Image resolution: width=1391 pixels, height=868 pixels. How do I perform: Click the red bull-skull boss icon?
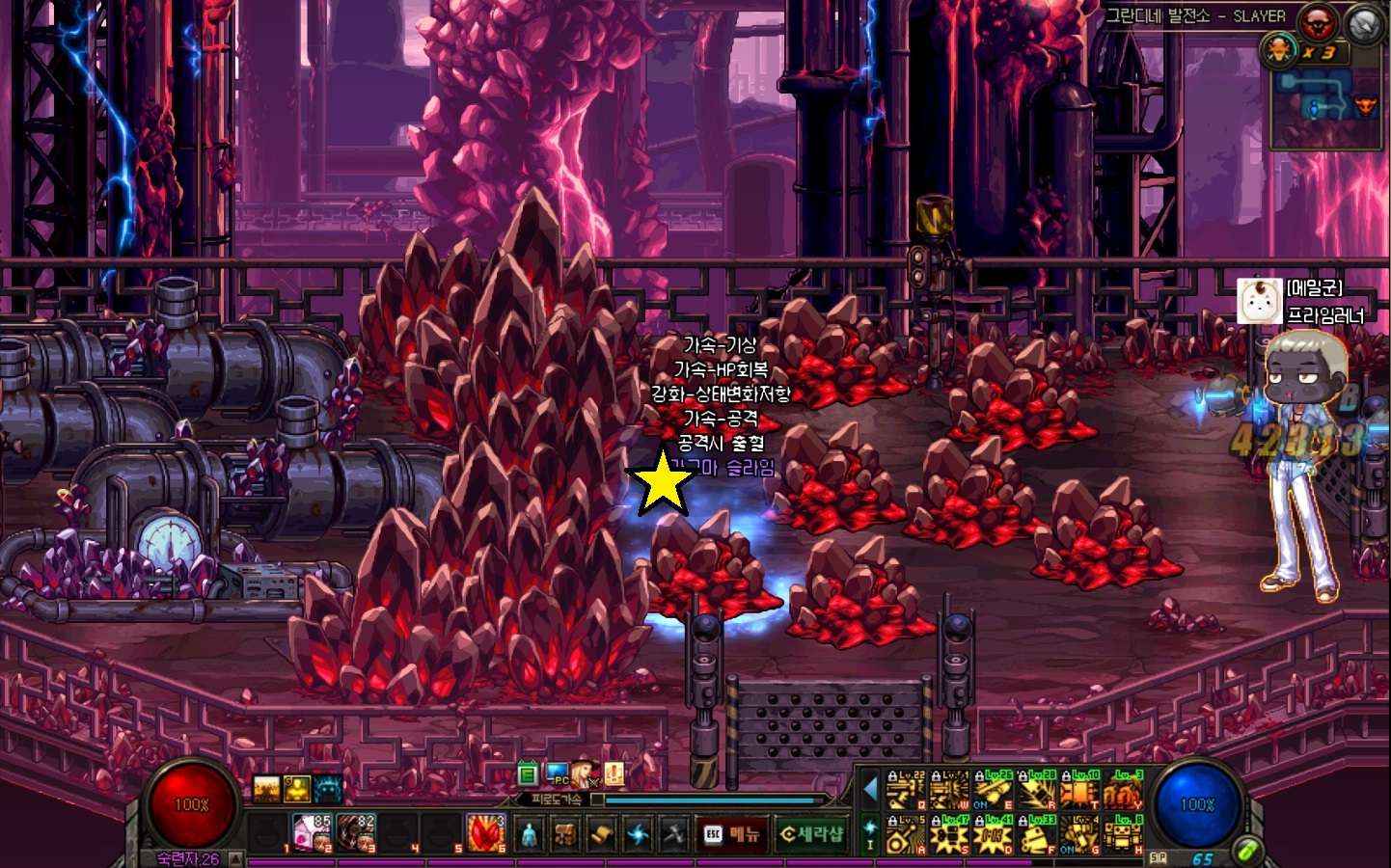(1318, 21)
